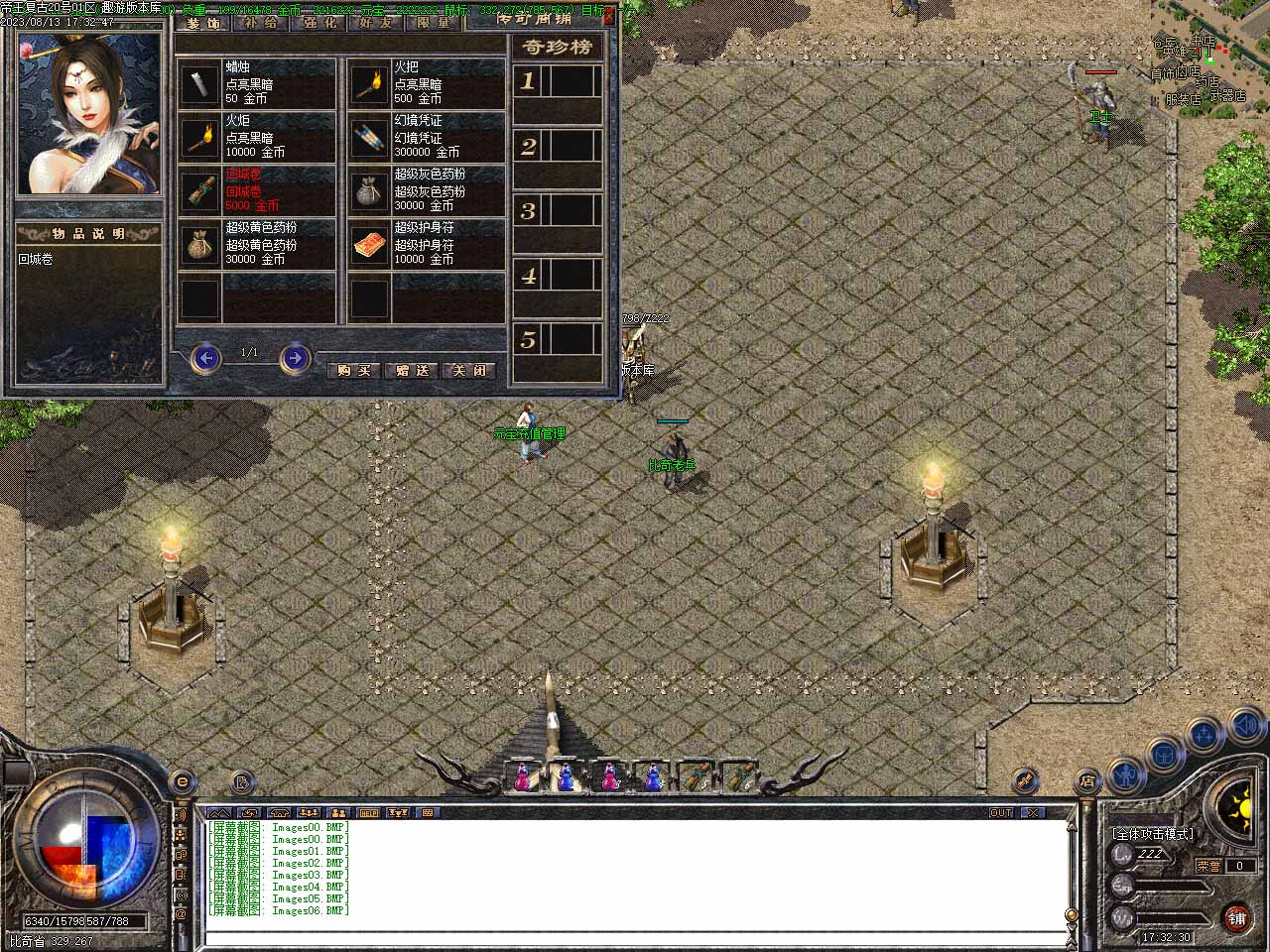Screen dimensions: 1270x952
Task: Toggle sound with the speaker button
Action: [x=1244, y=726]
